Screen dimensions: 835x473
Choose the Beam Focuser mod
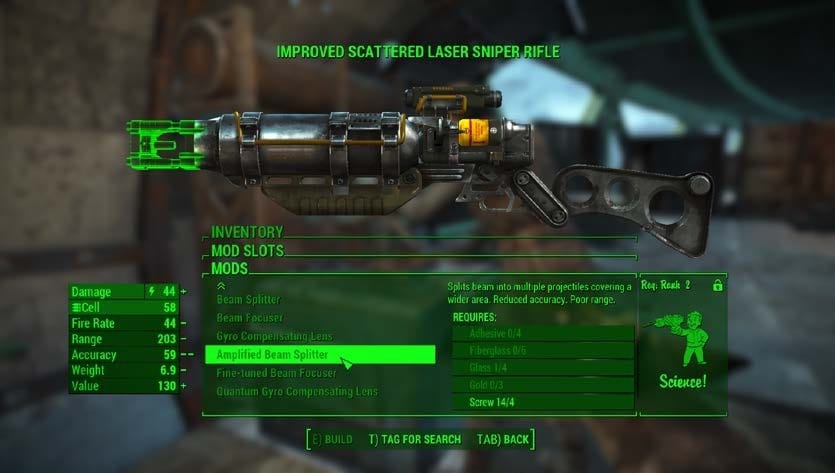248,318
